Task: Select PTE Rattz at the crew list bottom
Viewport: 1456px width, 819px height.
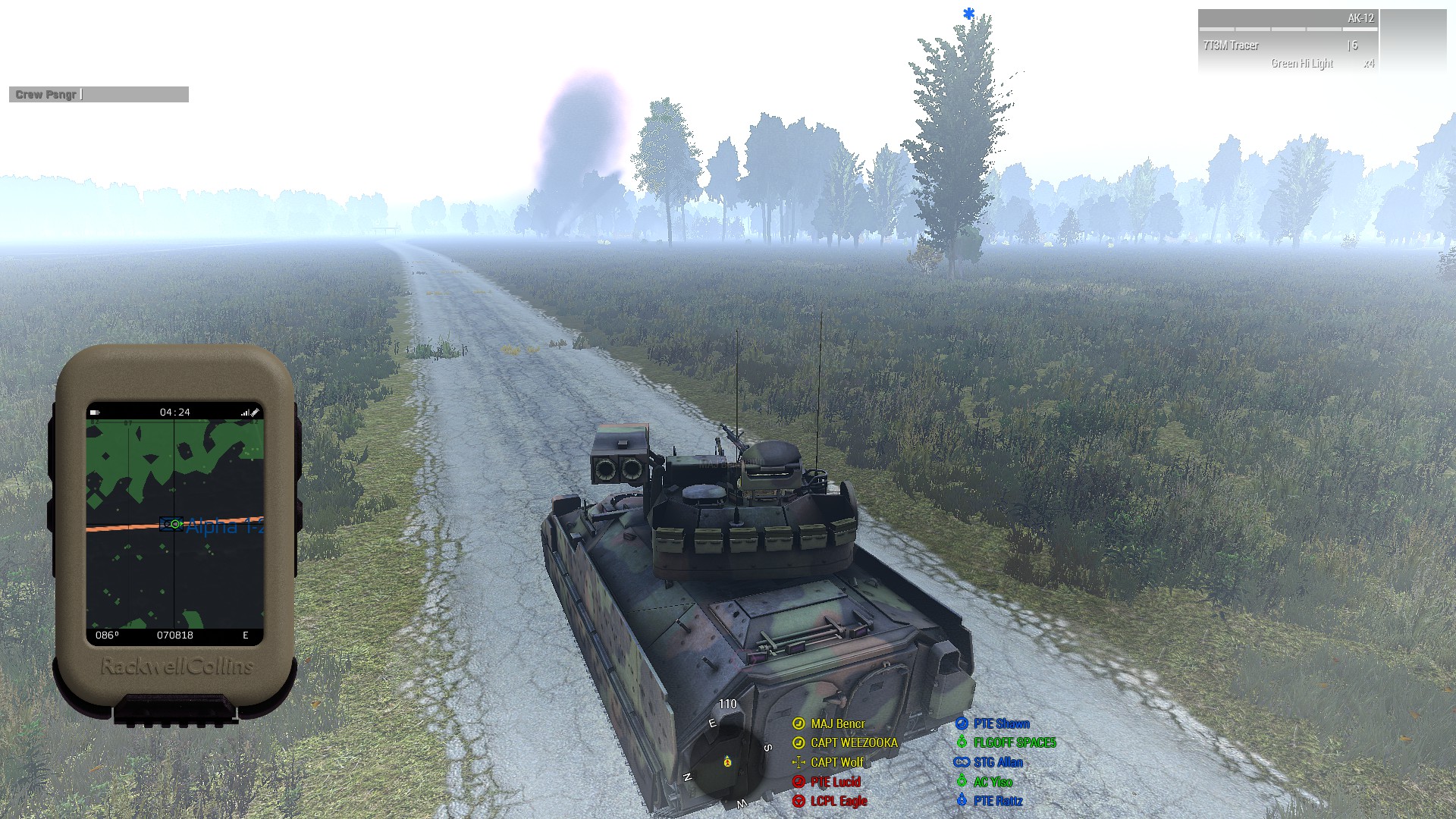Action: click(x=998, y=801)
